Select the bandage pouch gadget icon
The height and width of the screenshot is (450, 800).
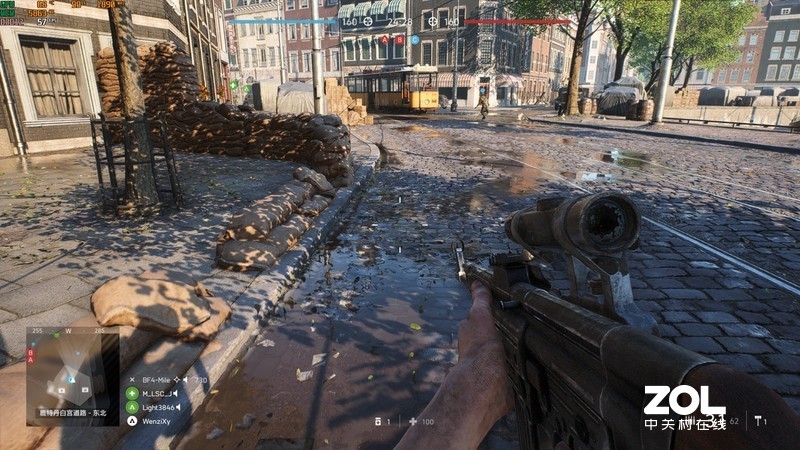coord(377,421)
